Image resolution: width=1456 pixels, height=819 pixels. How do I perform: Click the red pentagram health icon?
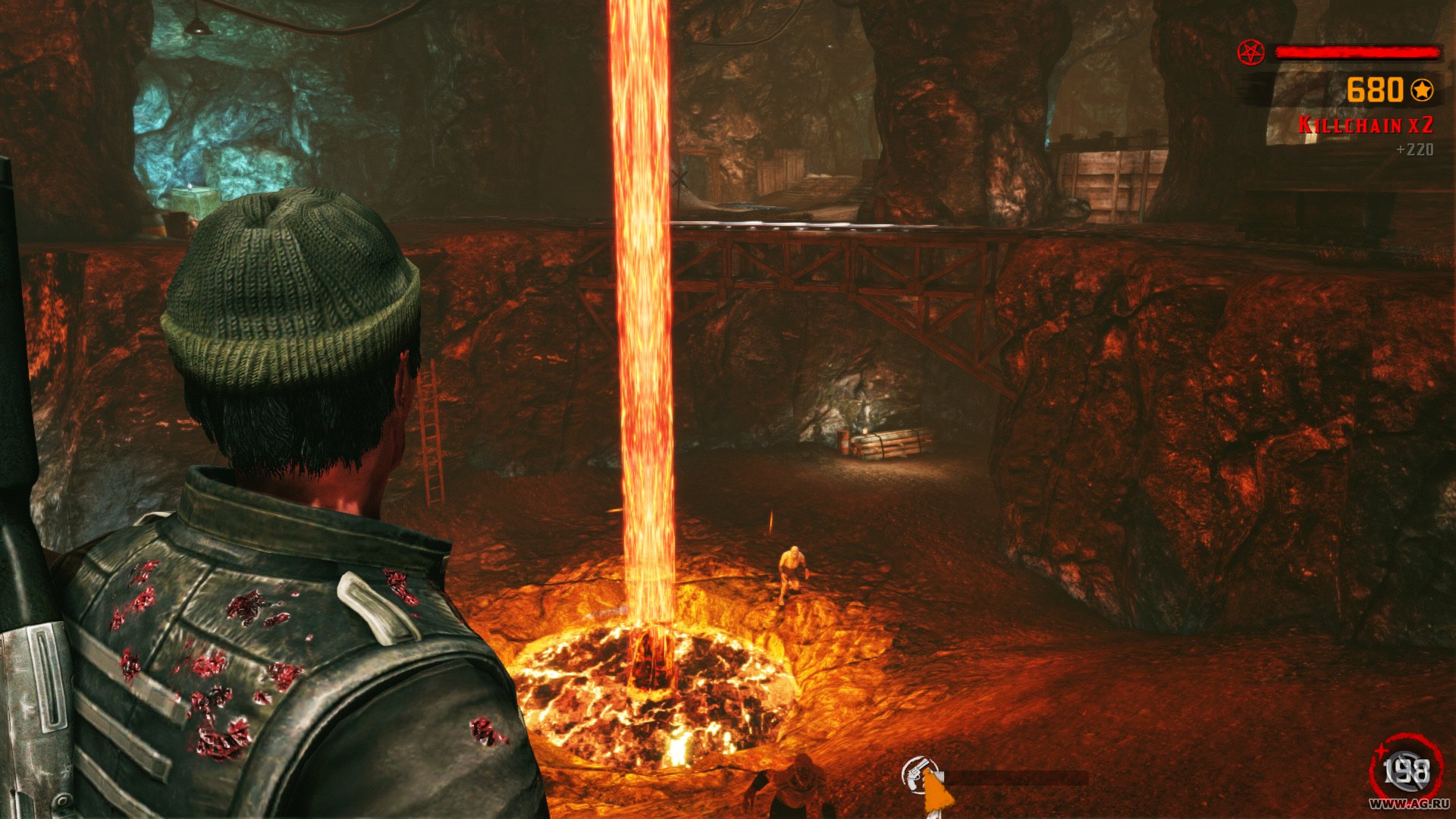click(x=1251, y=52)
